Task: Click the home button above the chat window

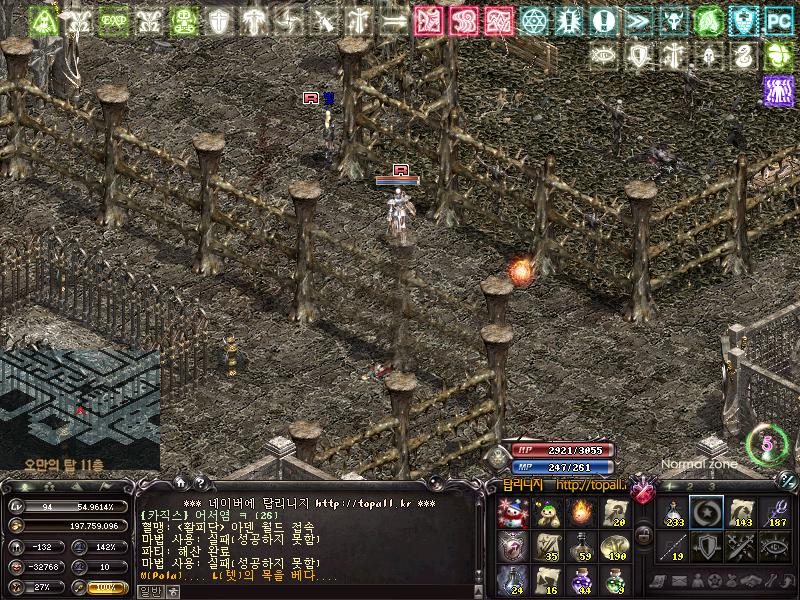Action: pyautogui.click(x=178, y=483)
